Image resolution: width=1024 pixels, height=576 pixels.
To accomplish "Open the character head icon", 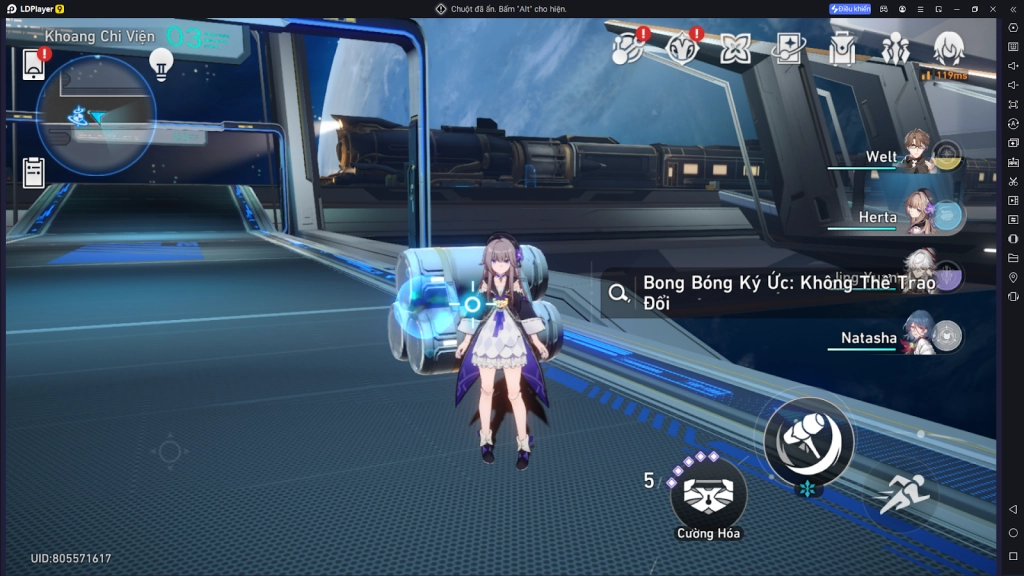I will (948, 47).
